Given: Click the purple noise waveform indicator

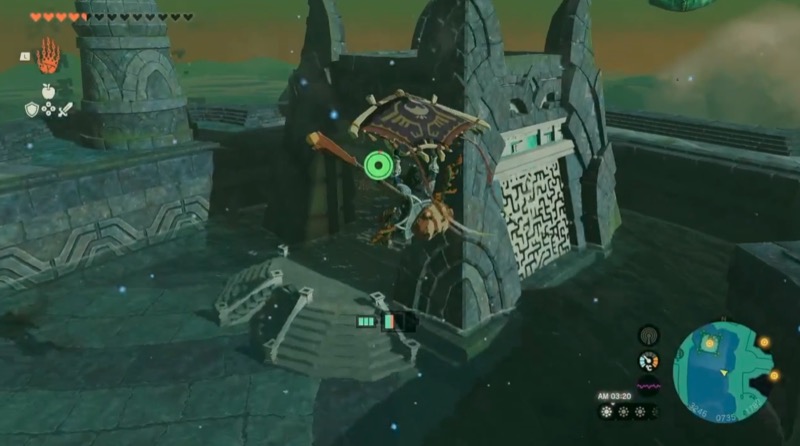Looking at the screenshot, I should (649, 384).
